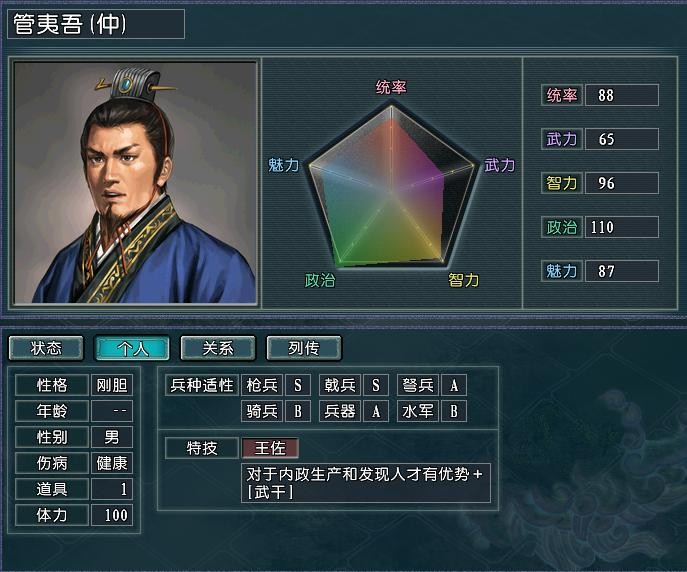
Task: Click the 王佐 special skill box
Action: point(270,447)
